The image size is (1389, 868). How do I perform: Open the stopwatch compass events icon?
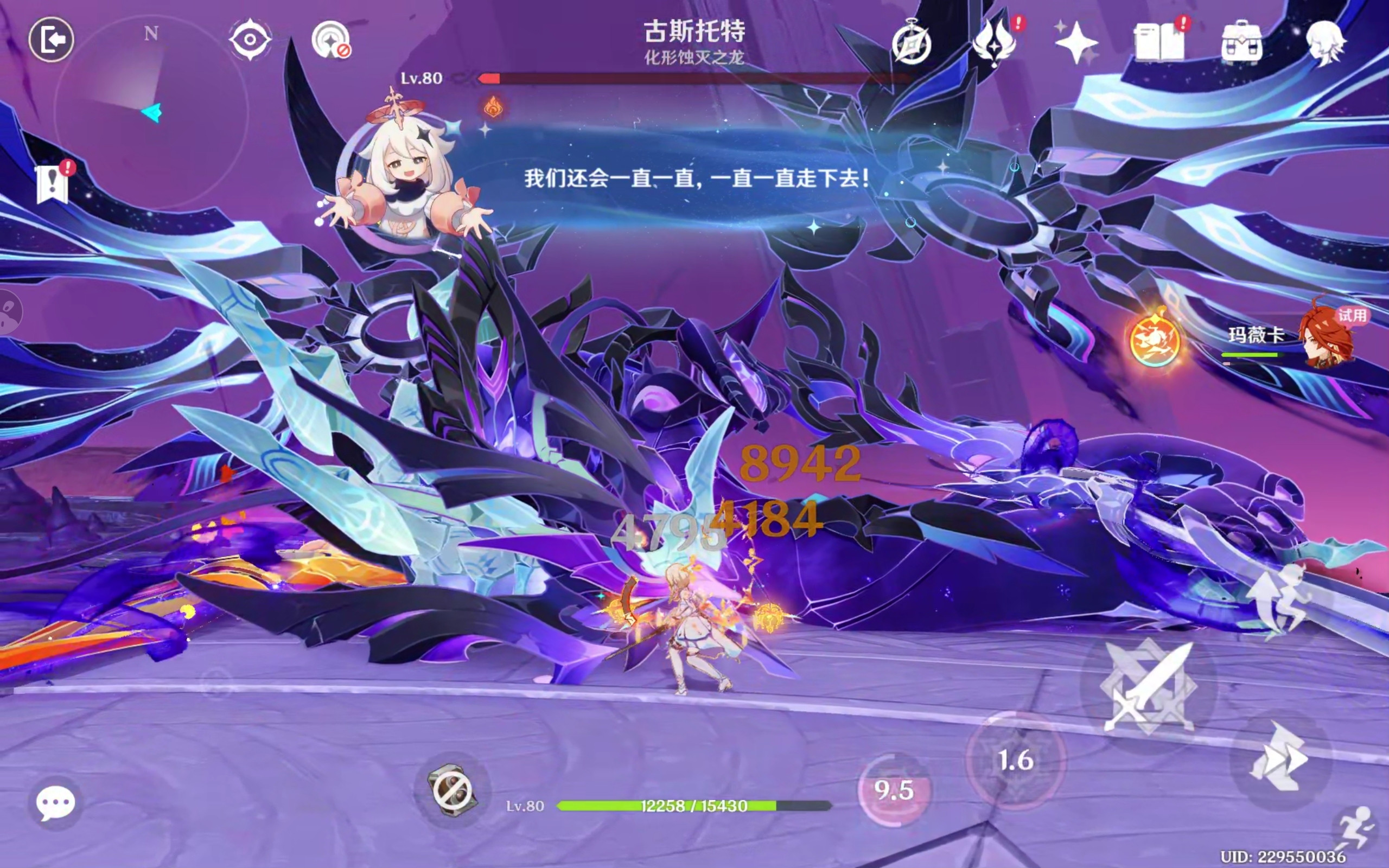click(x=911, y=43)
